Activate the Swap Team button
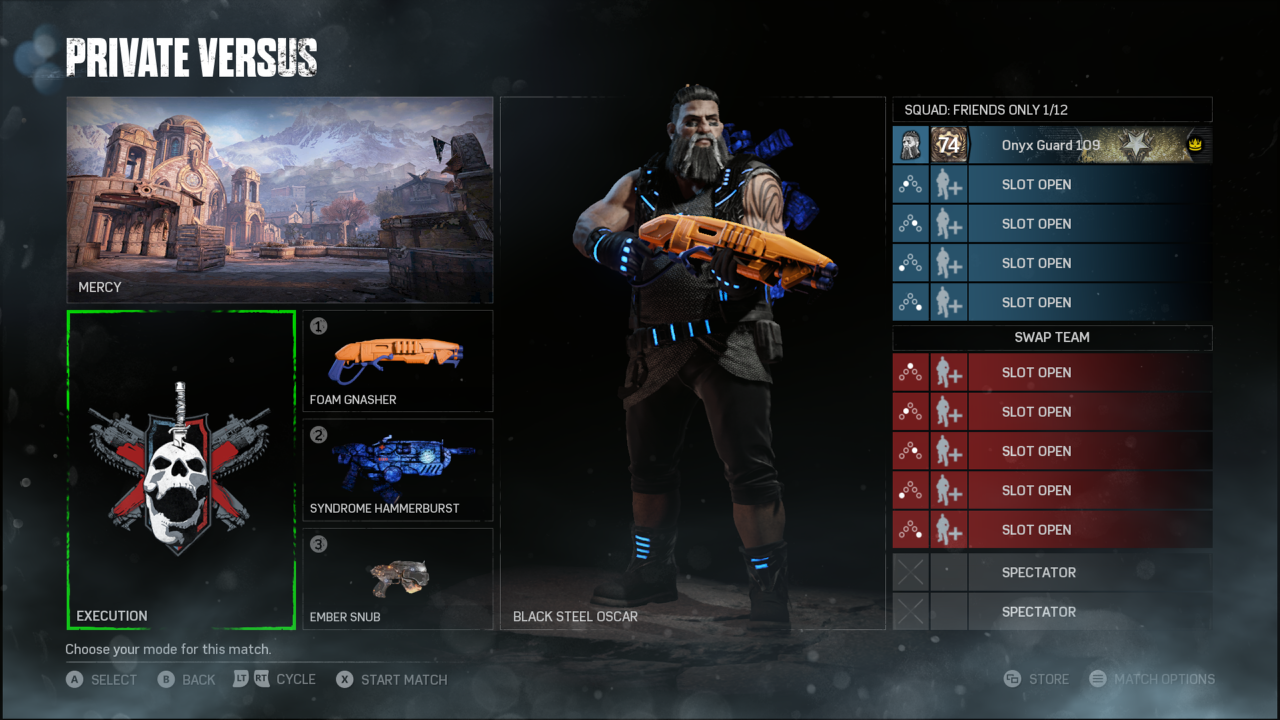The width and height of the screenshot is (1280, 720). 1052,338
